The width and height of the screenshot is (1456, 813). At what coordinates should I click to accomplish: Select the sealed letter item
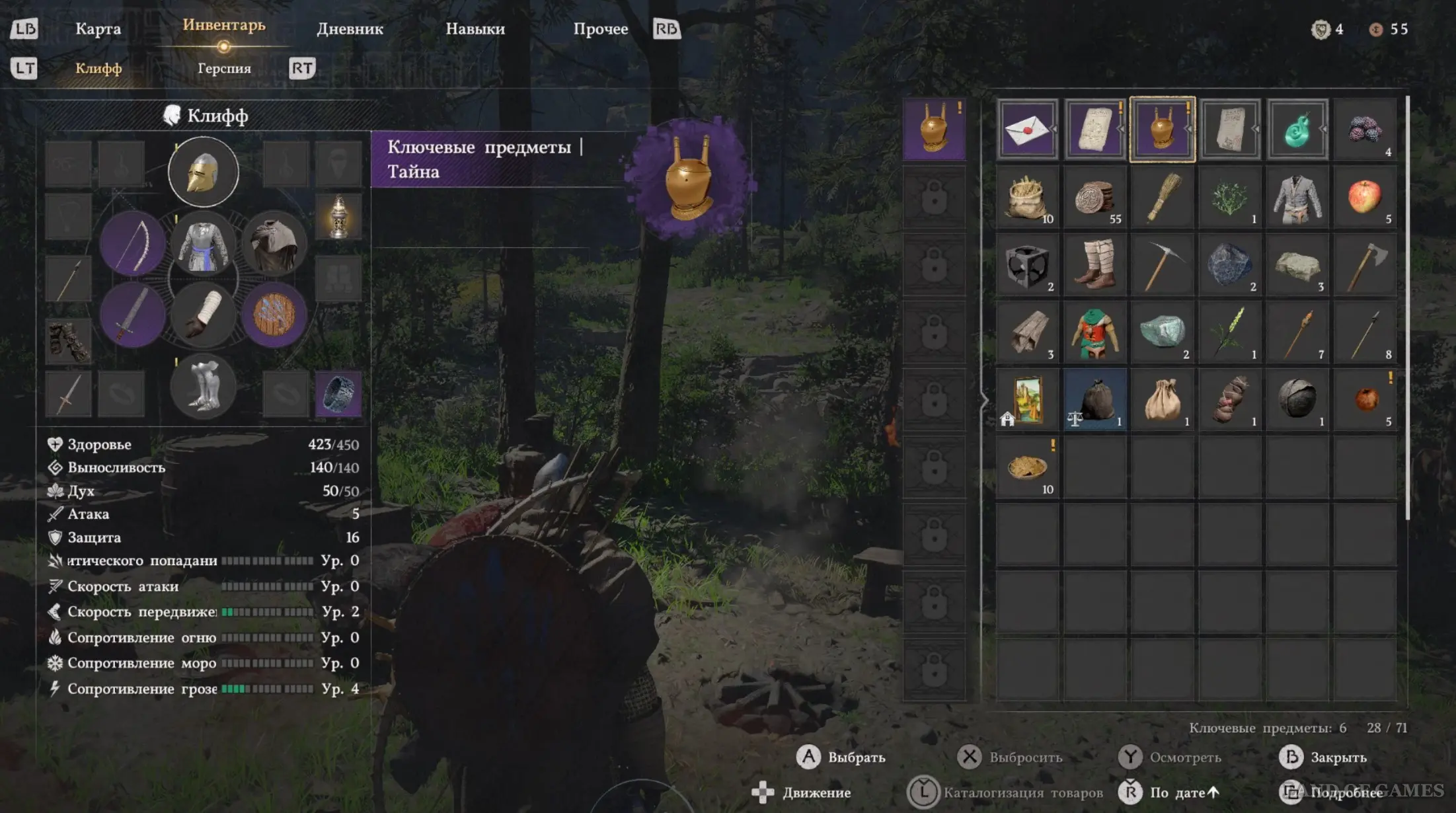1027,130
